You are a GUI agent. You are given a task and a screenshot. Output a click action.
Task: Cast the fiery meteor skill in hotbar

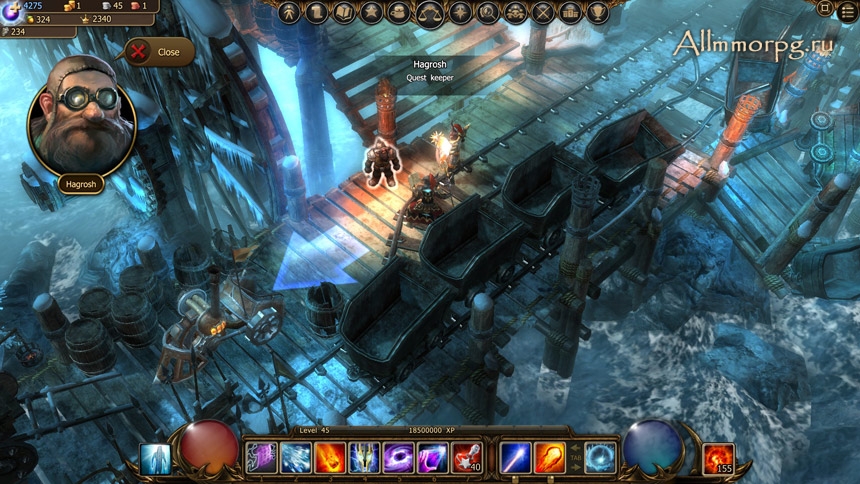click(x=330, y=458)
